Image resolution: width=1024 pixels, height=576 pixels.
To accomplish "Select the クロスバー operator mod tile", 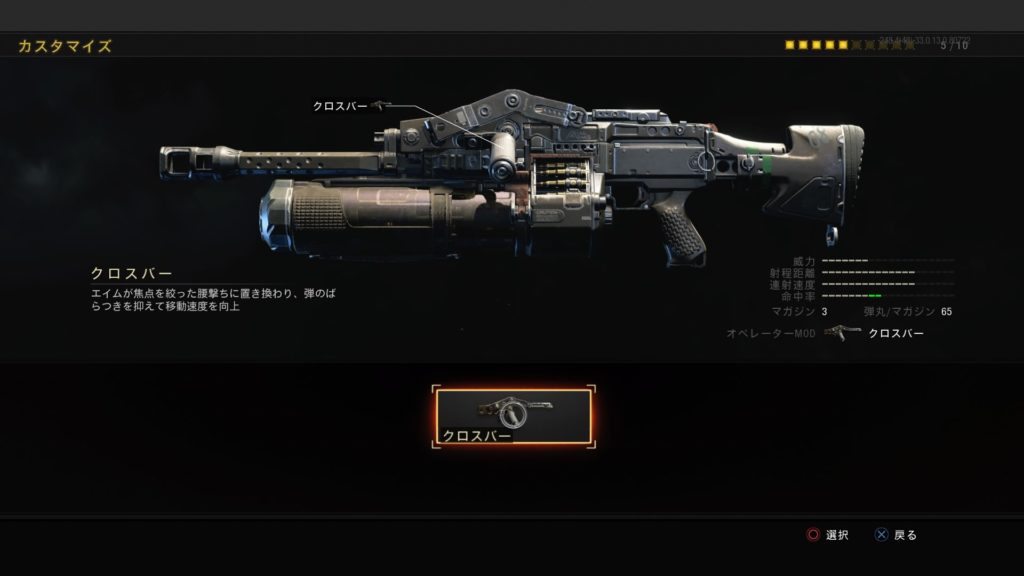I will click(x=512, y=417).
